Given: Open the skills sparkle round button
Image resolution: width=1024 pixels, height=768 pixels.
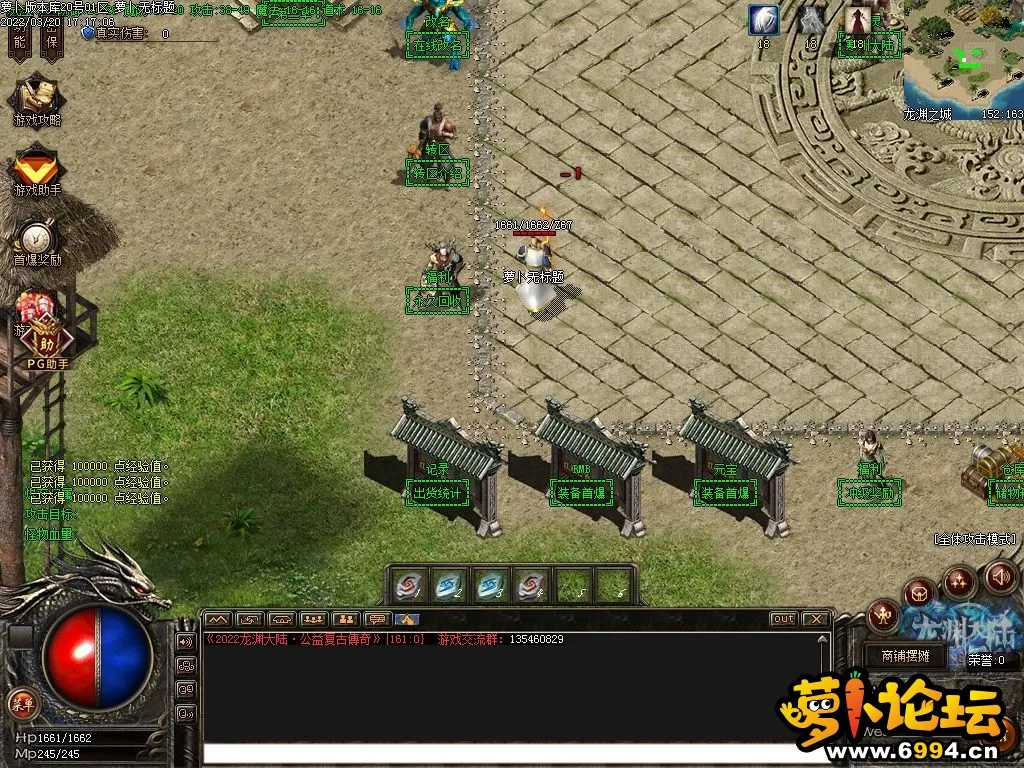Looking at the screenshot, I should pyautogui.click(x=959, y=581).
